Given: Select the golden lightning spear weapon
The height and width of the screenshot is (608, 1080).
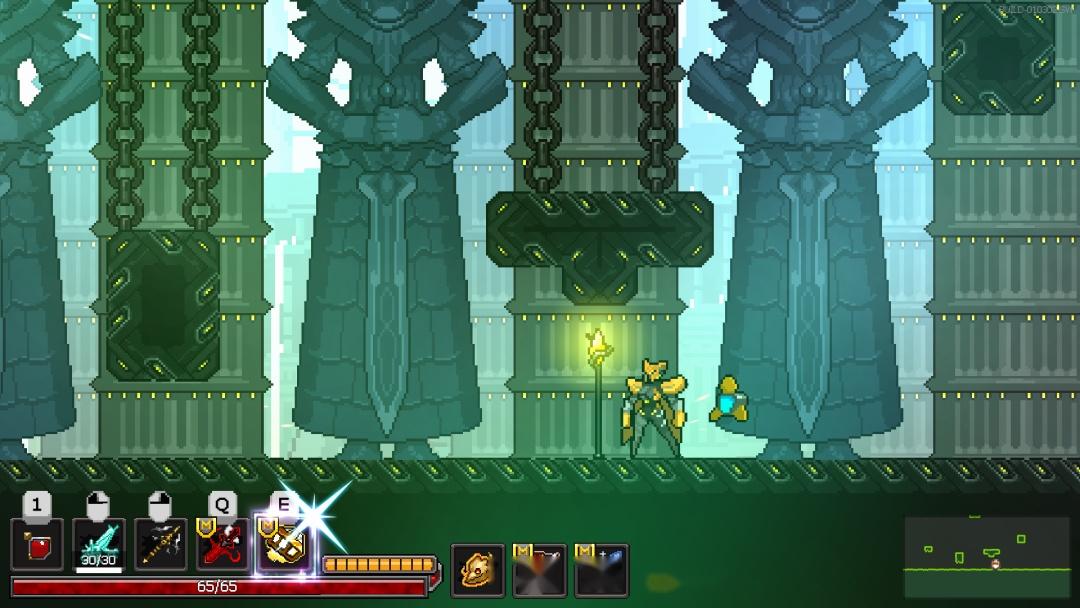Looking at the screenshot, I should [x=162, y=545].
